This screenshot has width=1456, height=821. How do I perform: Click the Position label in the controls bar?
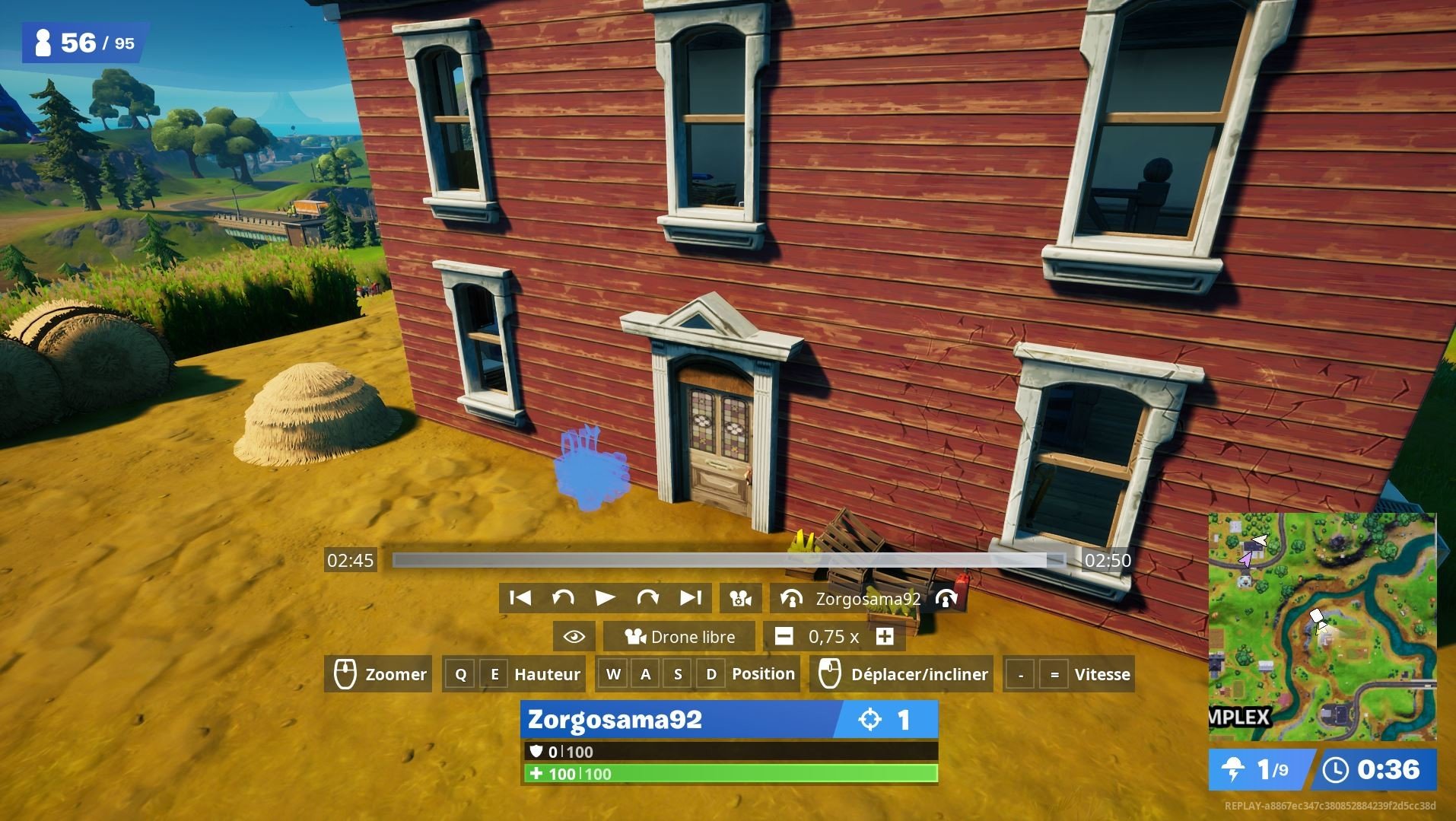[x=763, y=673]
